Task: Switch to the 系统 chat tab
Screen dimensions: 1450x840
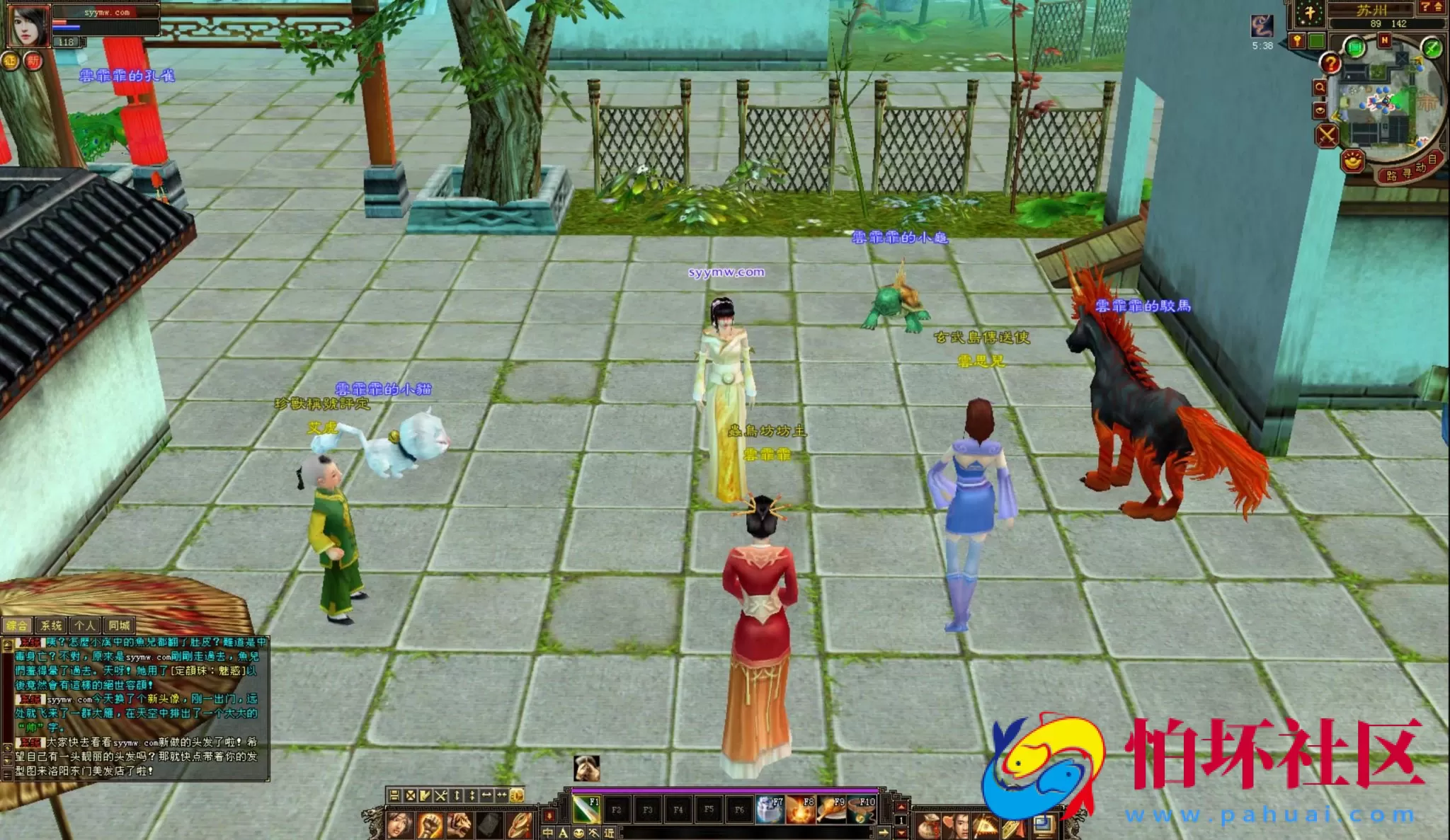Action: pos(51,626)
